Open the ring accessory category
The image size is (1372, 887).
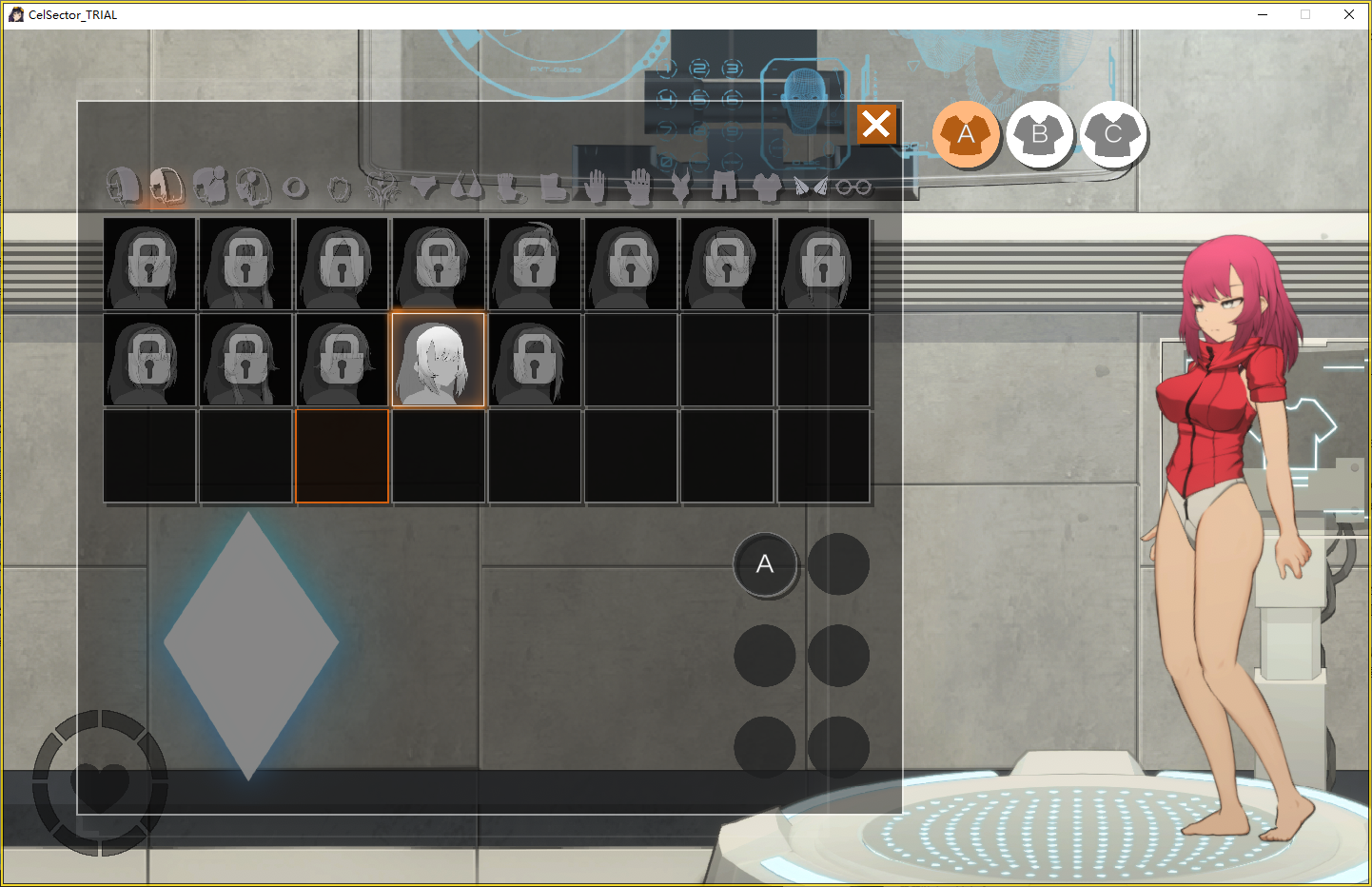pos(295,187)
